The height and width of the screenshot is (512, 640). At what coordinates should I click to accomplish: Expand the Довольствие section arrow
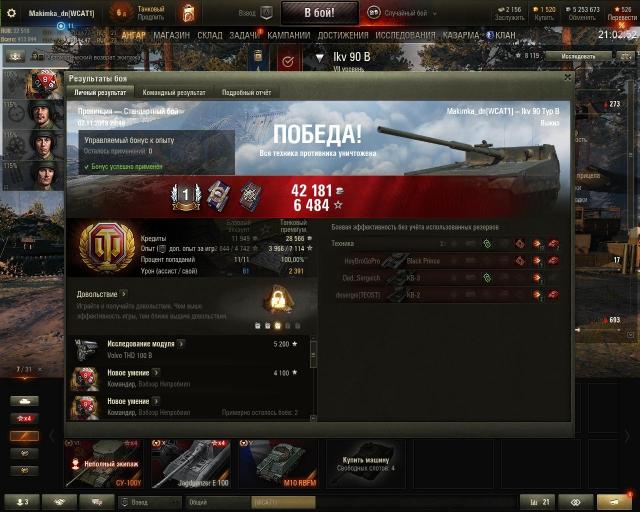124,294
